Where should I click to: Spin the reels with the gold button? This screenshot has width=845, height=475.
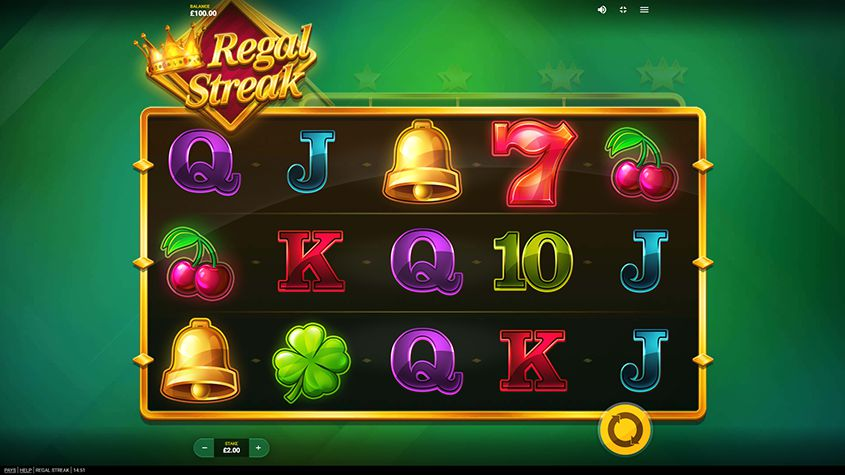[624, 429]
